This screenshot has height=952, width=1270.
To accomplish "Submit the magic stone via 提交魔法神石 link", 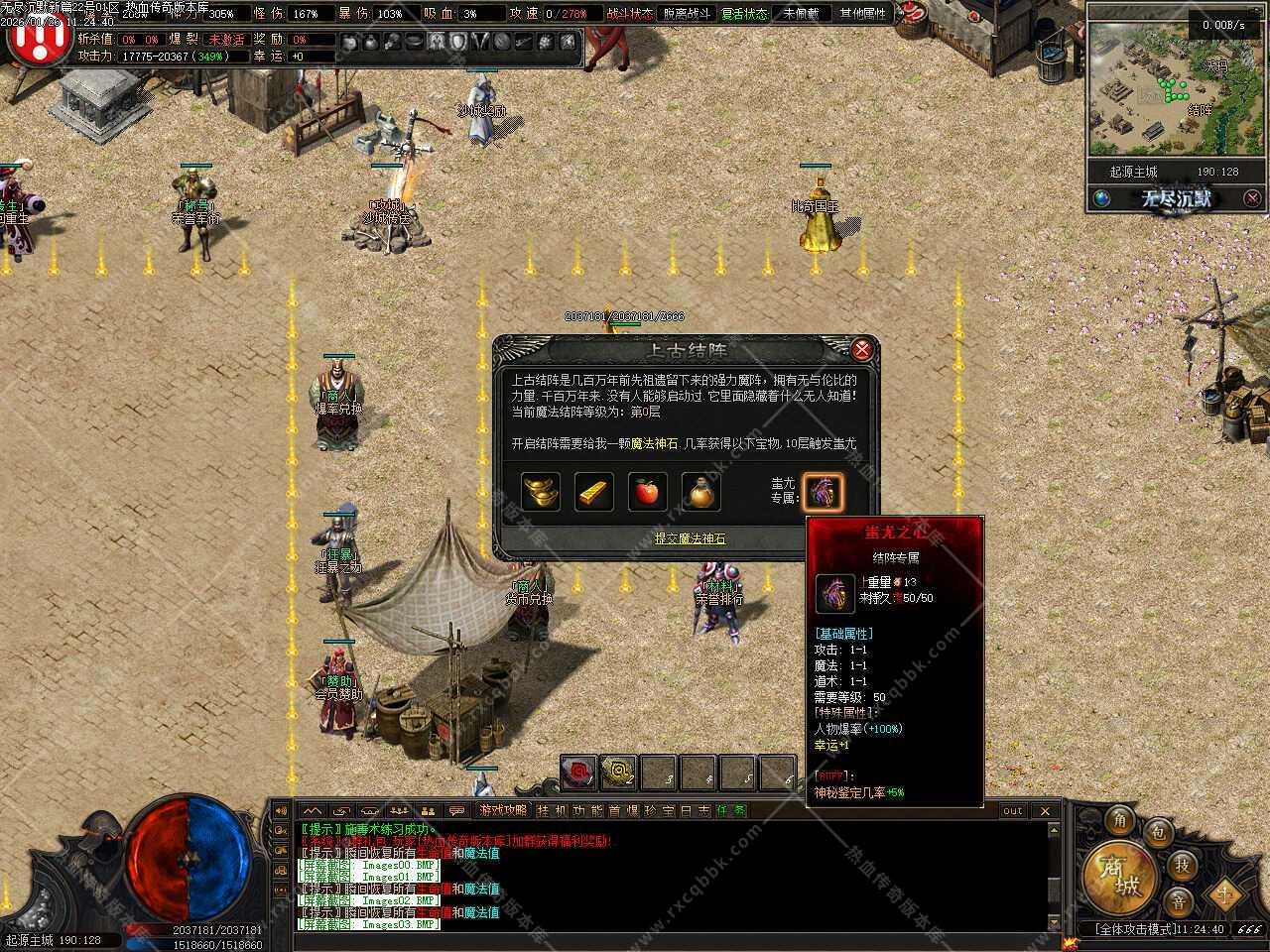I will [690, 538].
